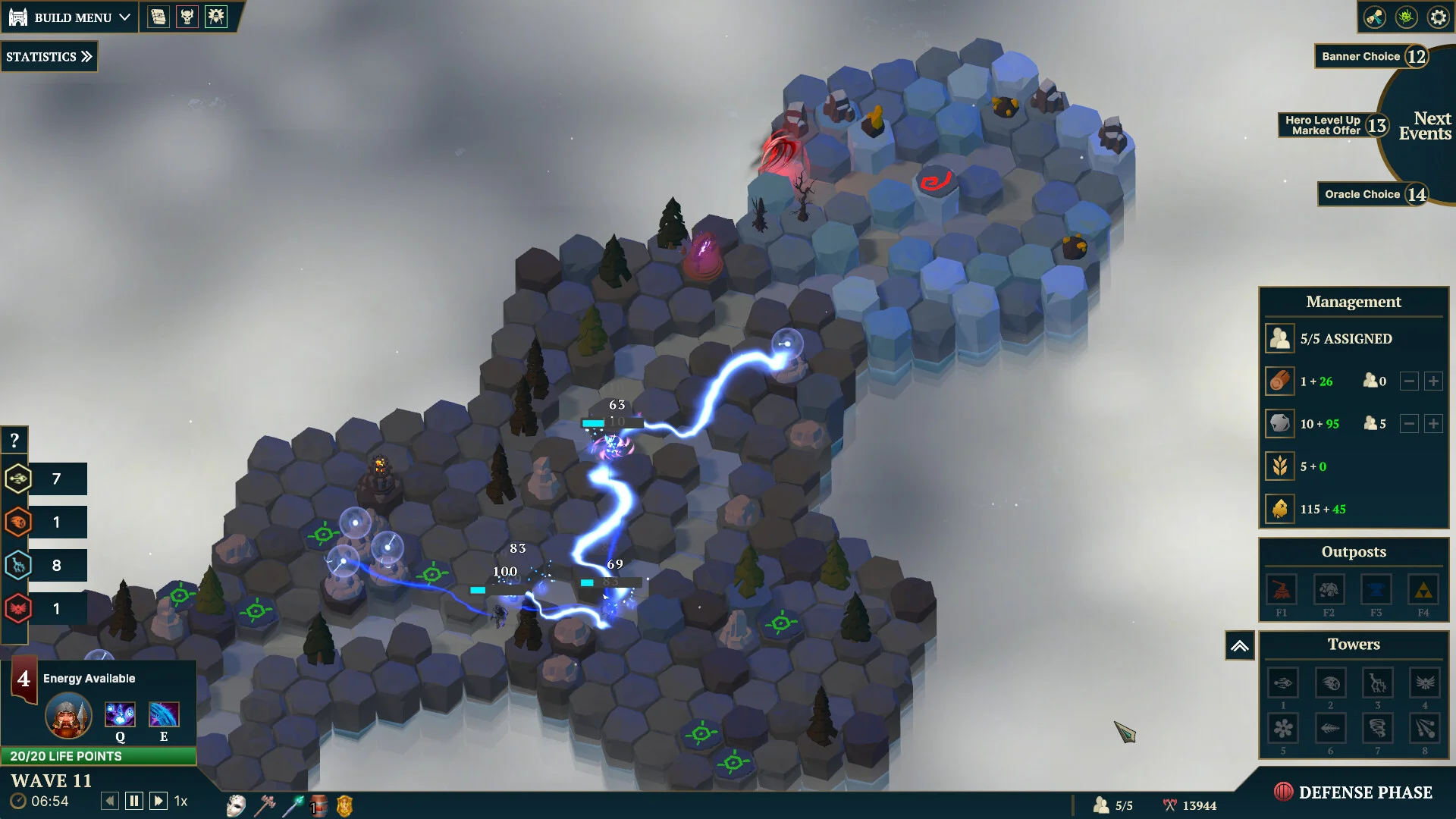Click the green bug icon
Viewport: 1456px width, 819px height.
pos(1406,17)
